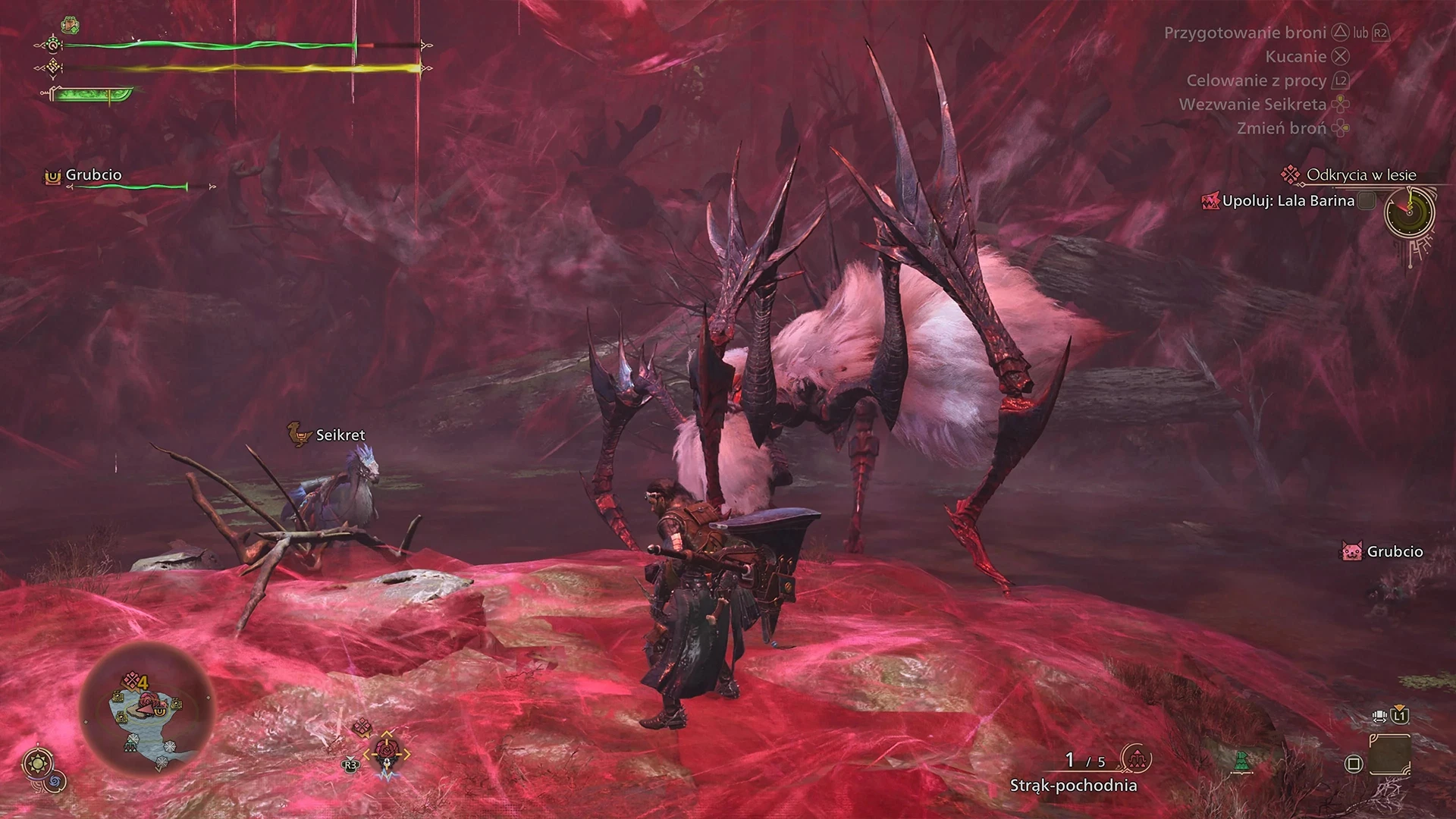Image resolution: width=1456 pixels, height=819 pixels.
Task: Select the Upoluj: Lala Barina objective
Action: tap(1288, 201)
